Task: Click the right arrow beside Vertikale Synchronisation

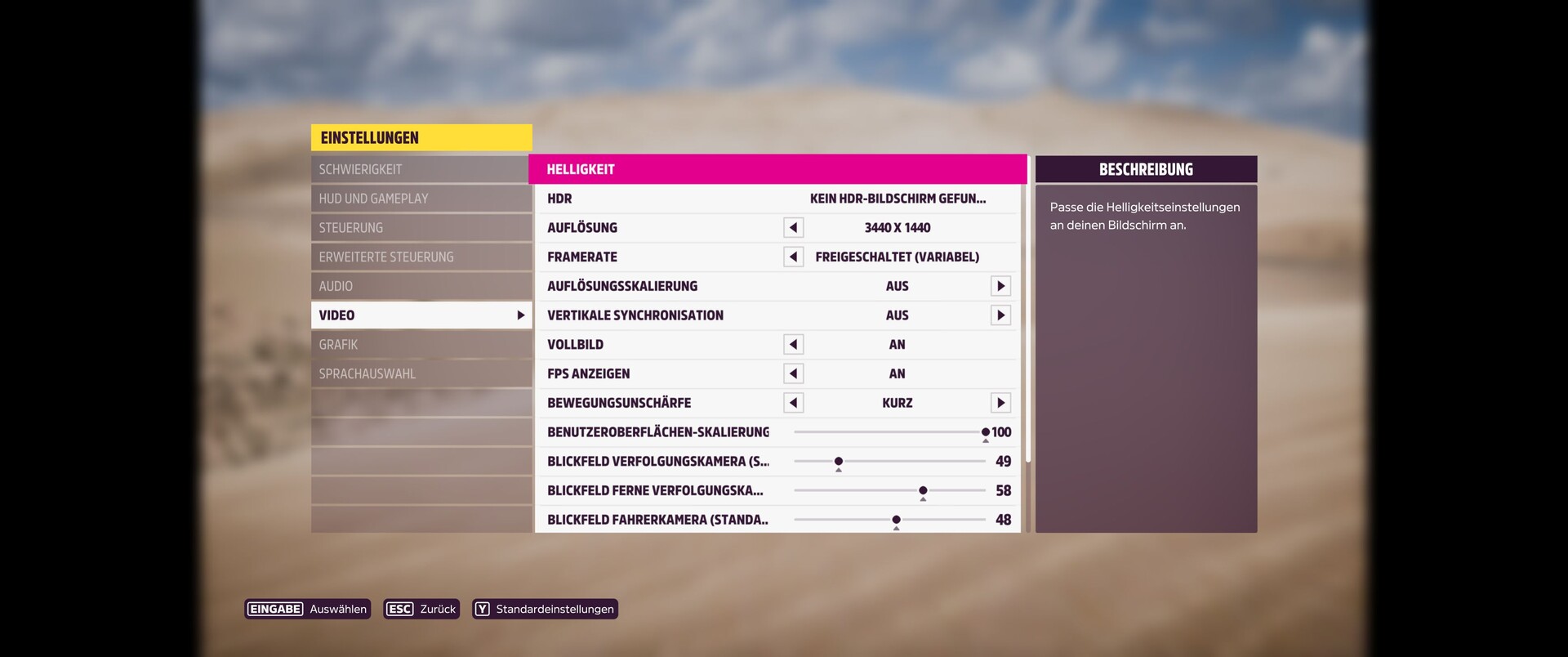Action: (1000, 315)
